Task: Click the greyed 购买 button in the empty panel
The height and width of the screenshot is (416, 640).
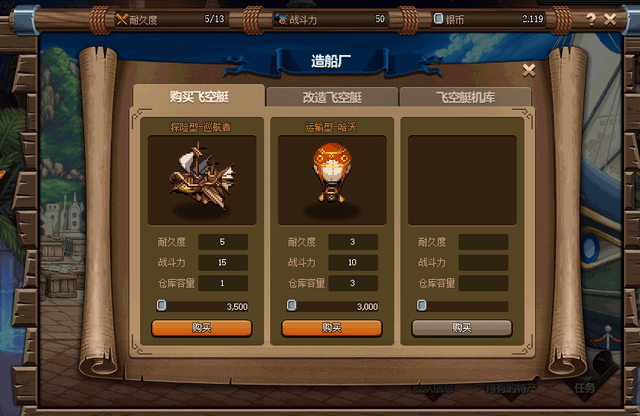Action: coord(461,327)
